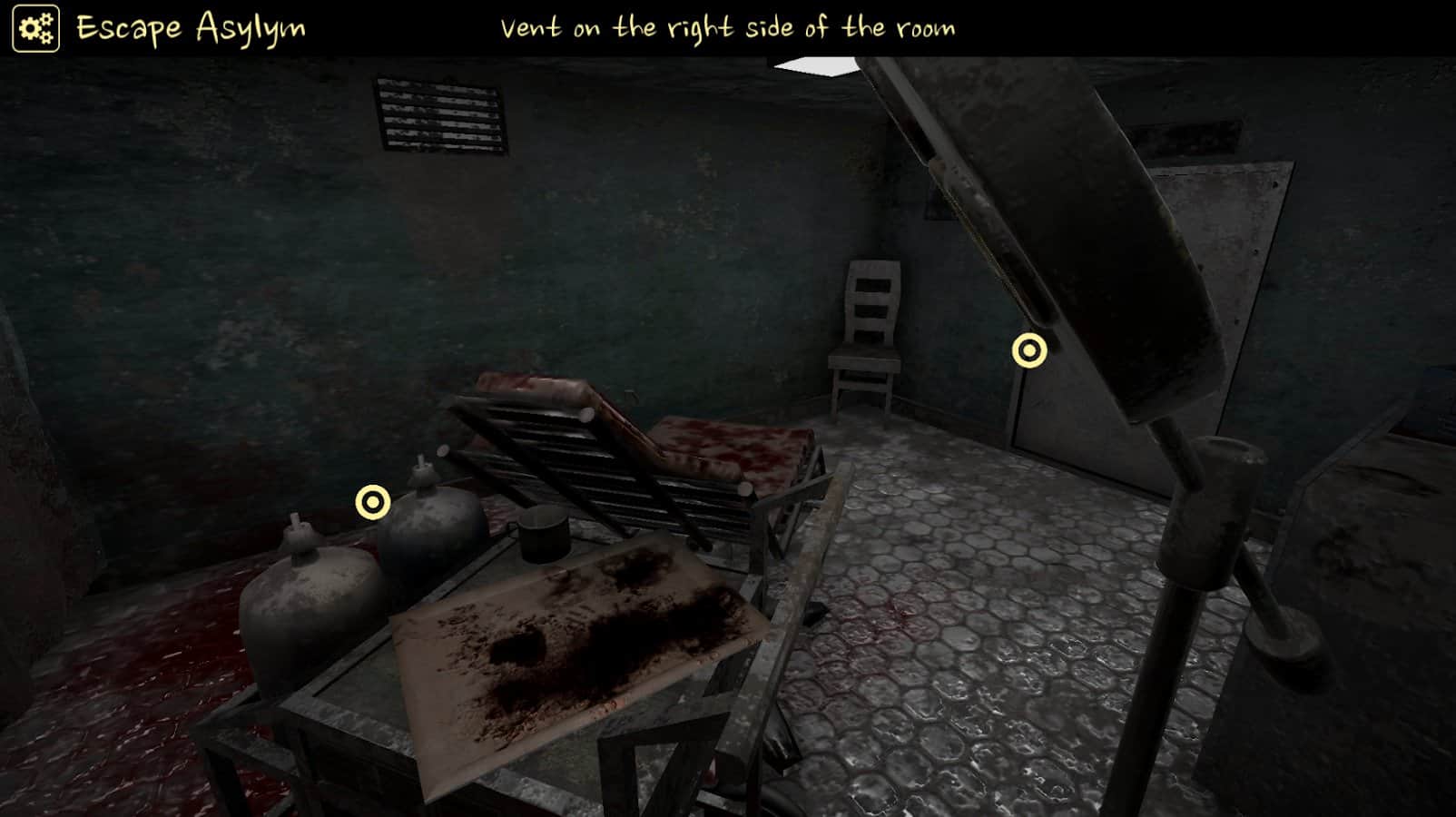Click the metal mug on the table

coord(545,536)
